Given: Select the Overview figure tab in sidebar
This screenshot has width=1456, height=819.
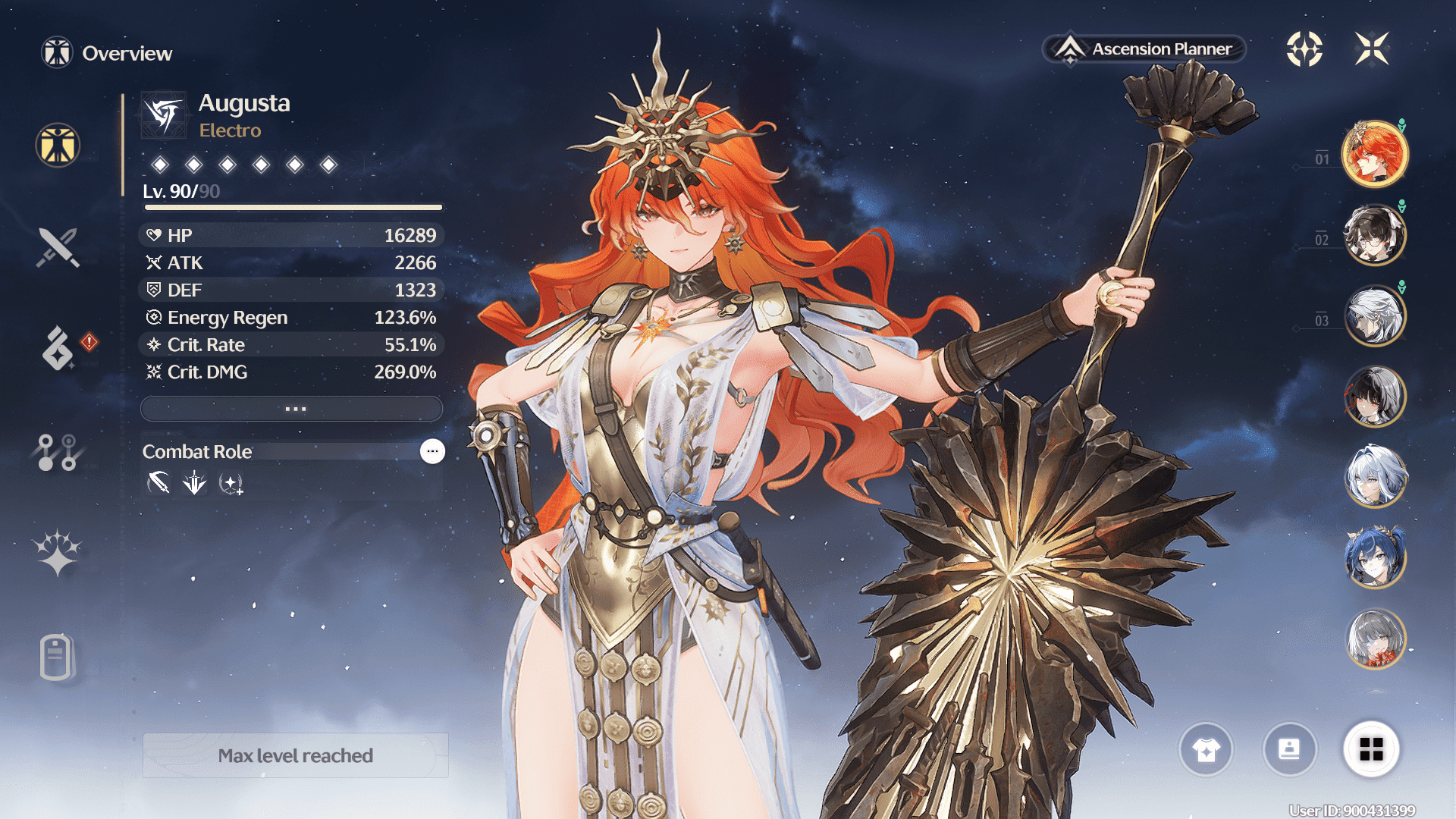Looking at the screenshot, I should (x=58, y=145).
